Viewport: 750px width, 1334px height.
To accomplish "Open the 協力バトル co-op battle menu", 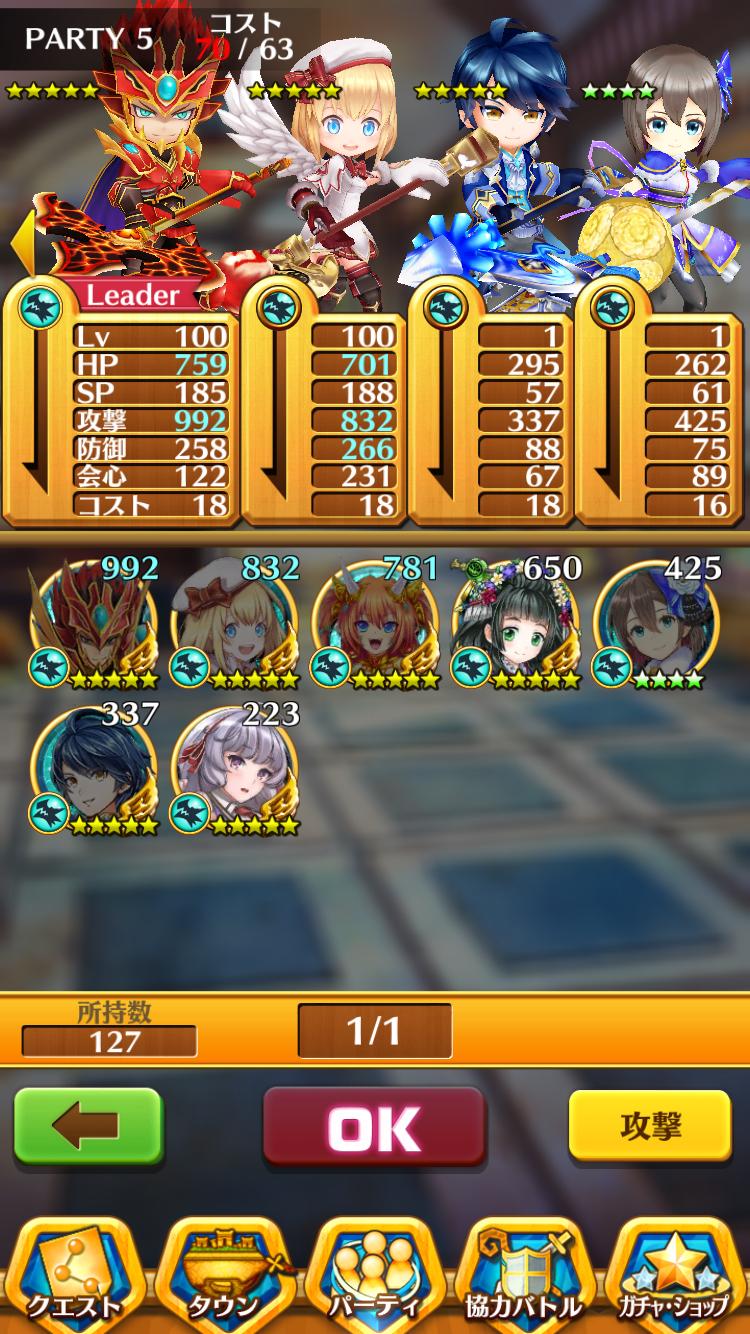I will tap(524, 1275).
